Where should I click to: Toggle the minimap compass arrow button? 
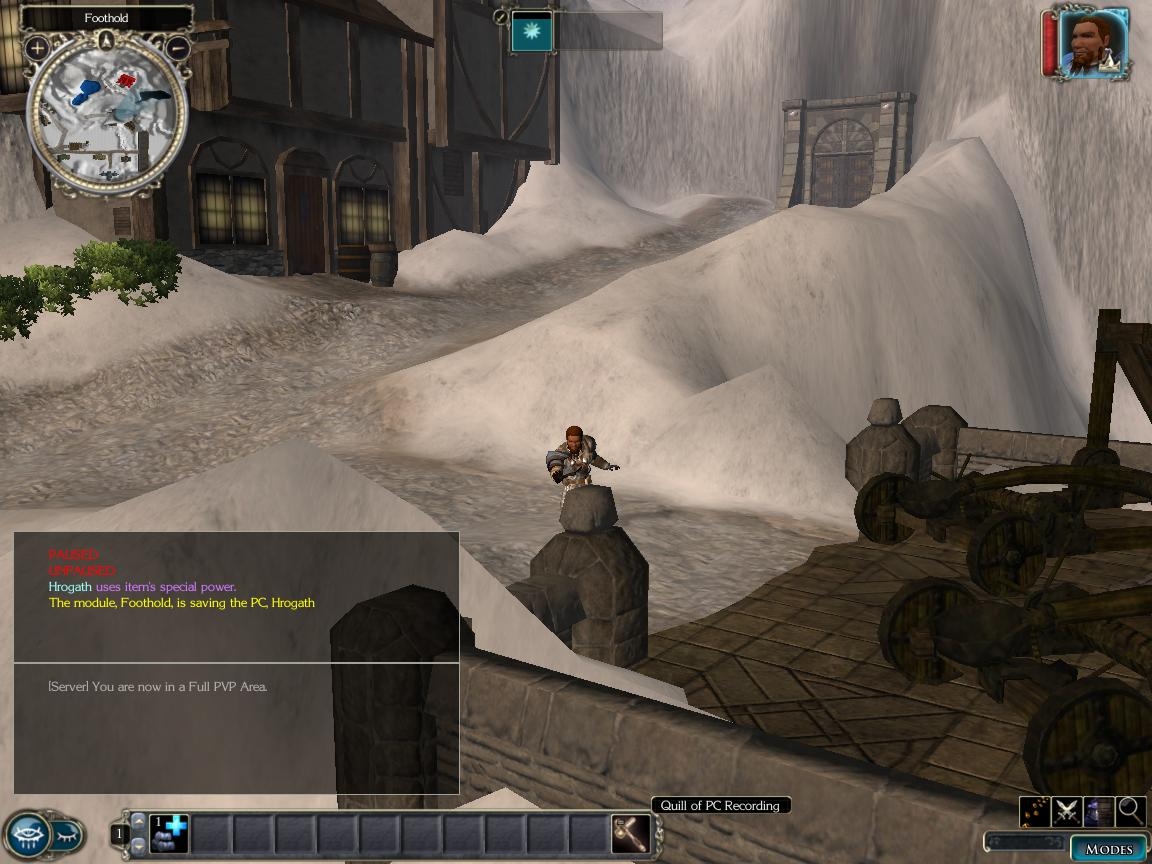coord(107,40)
